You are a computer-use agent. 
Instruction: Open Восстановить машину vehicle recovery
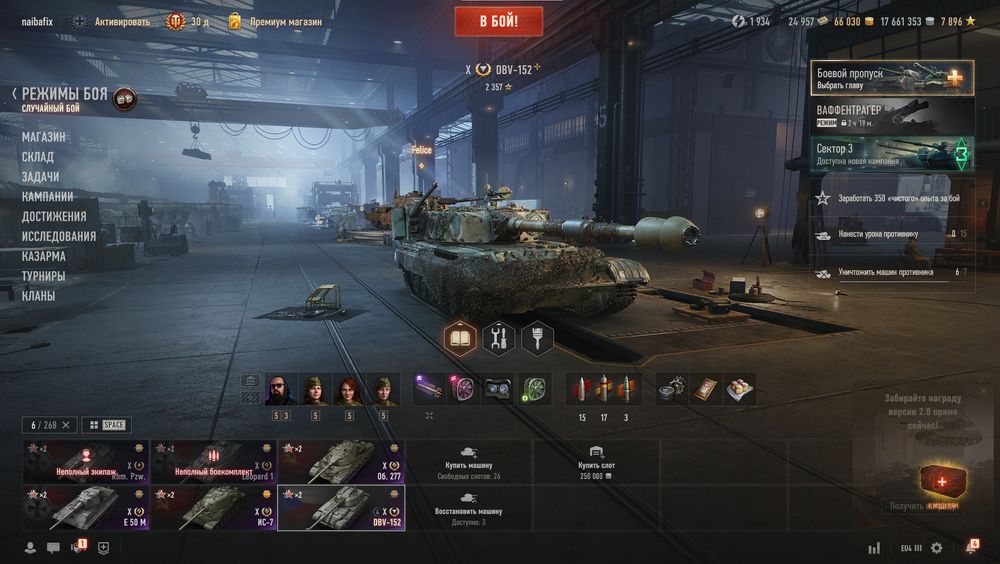(469, 506)
